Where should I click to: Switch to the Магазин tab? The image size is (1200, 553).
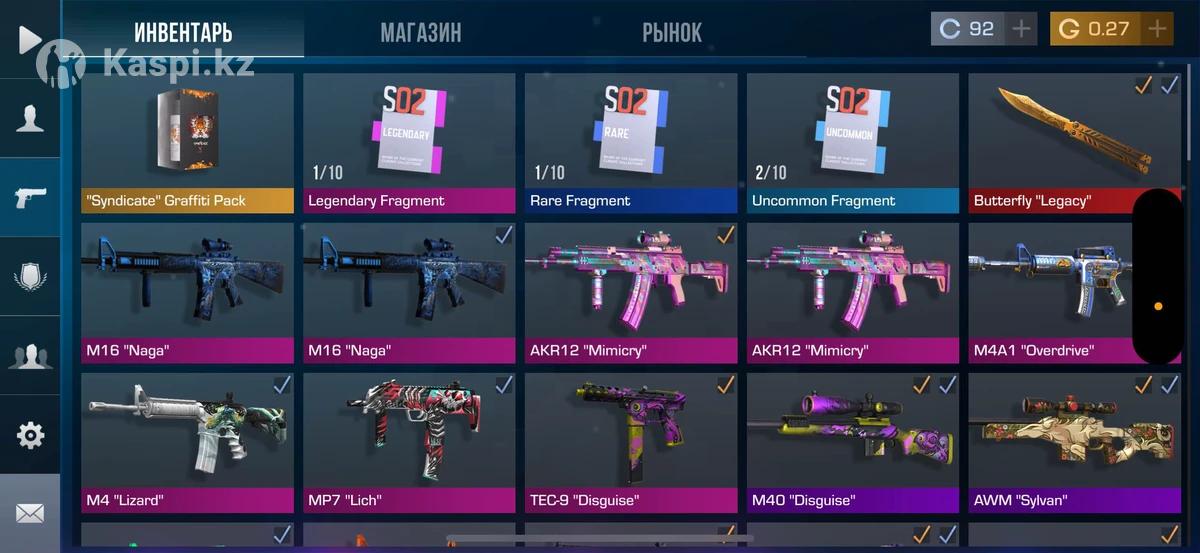point(420,32)
